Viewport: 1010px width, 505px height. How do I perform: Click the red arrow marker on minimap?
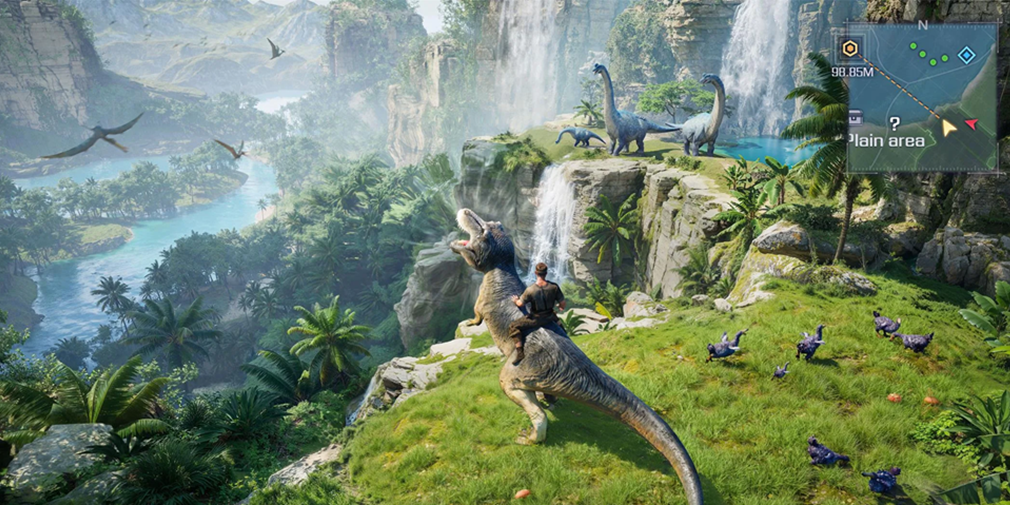click(x=971, y=124)
